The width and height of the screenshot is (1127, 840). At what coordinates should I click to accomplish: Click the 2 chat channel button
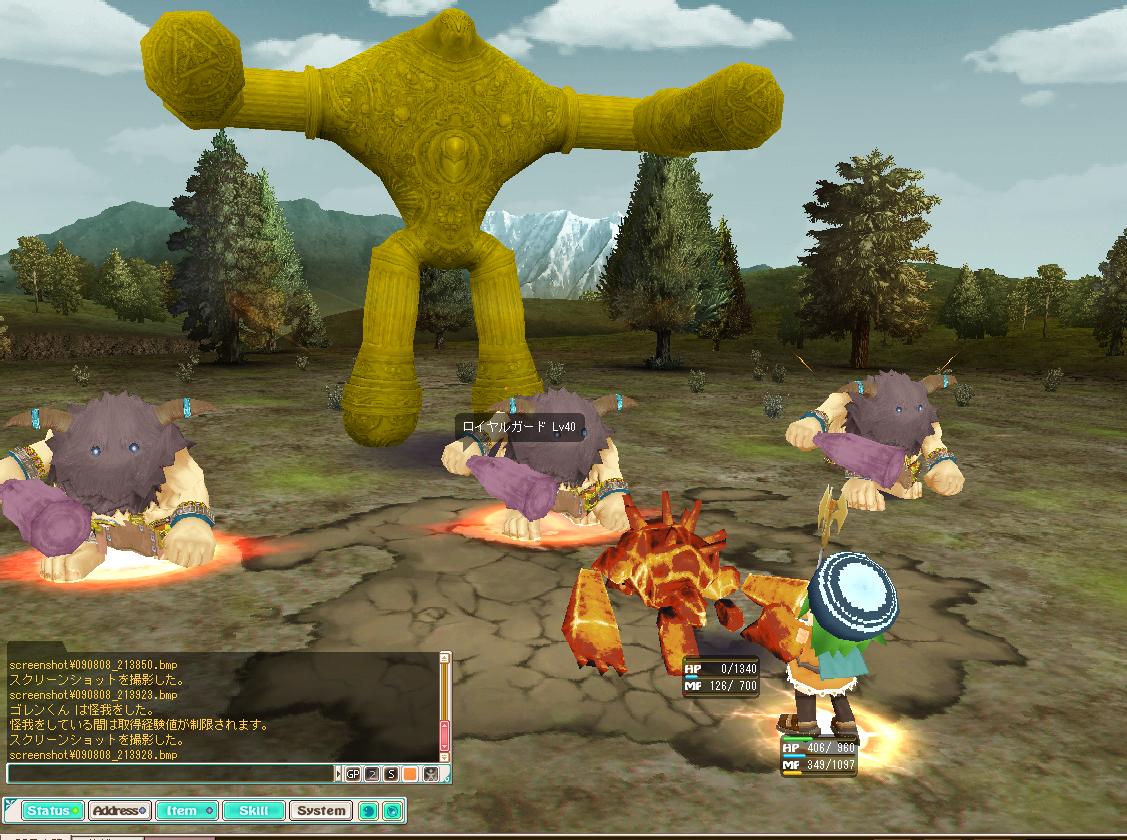pyautogui.click(x=372, y=773)
